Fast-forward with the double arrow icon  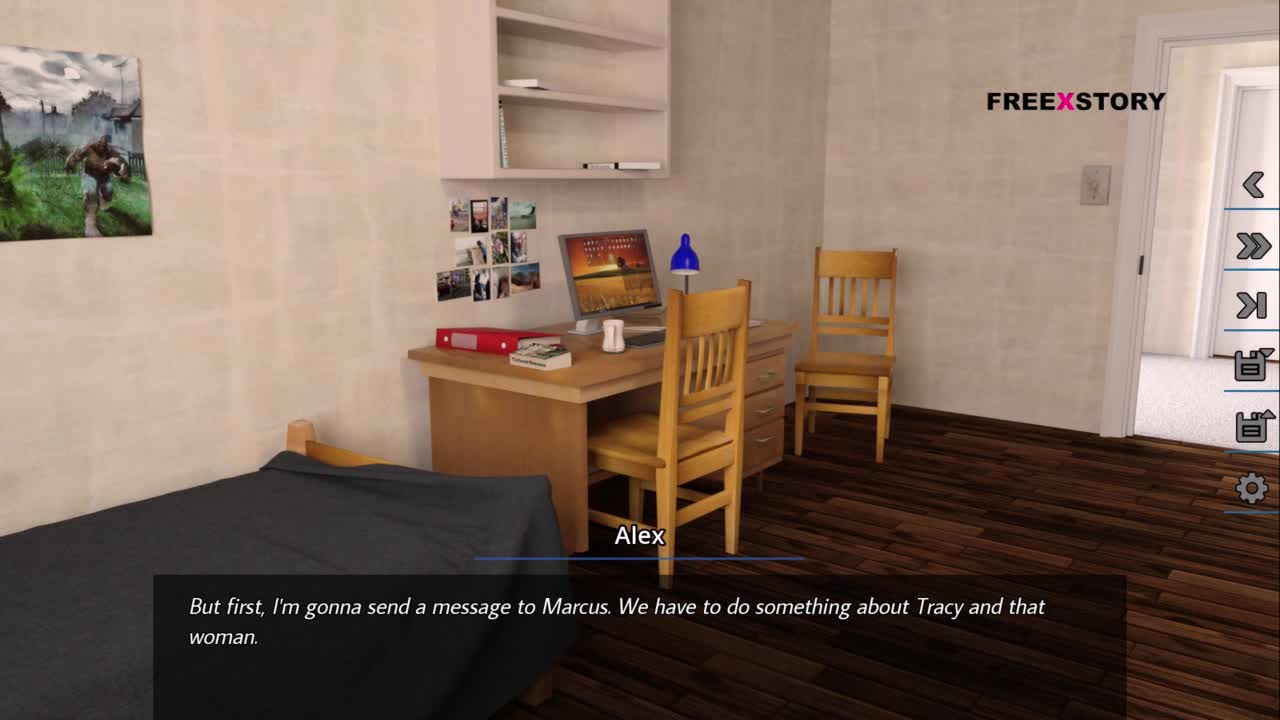coord(1252,246)
